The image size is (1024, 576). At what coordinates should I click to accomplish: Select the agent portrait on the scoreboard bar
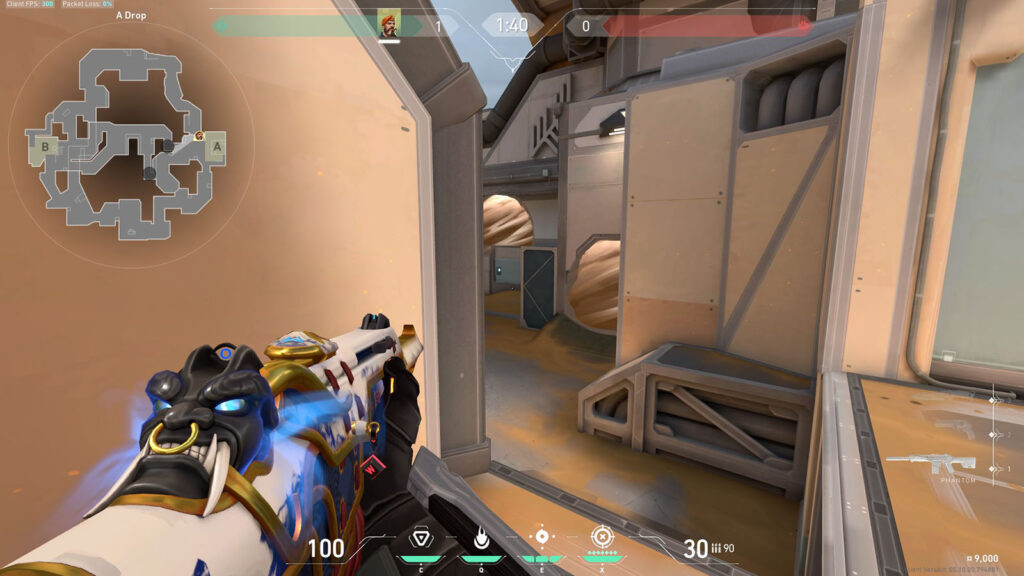tap(389, 24)
